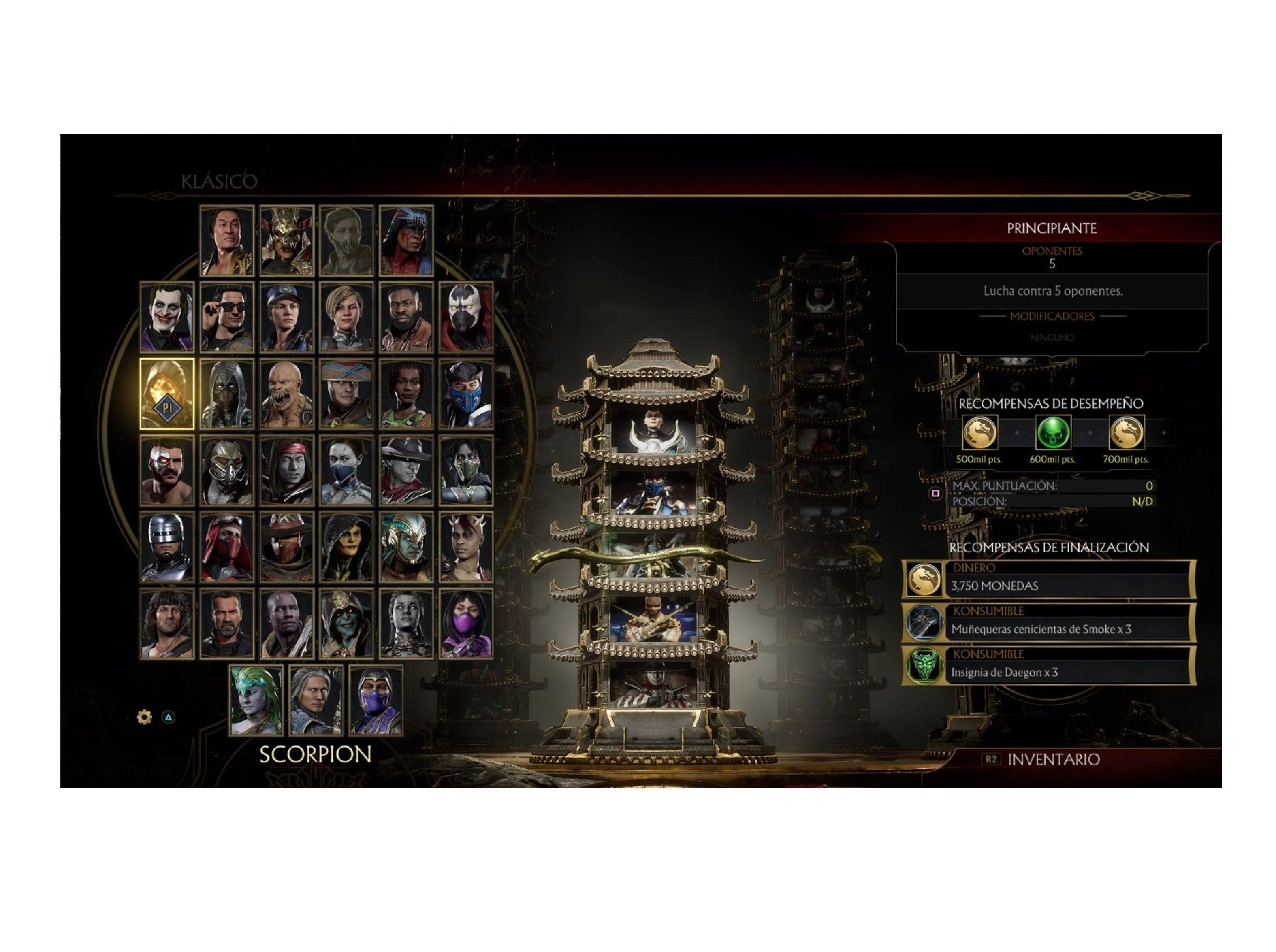Screen dimensions: 1276x952
Task: Pick Kano with the glowing red eye
Action: pos(166,470)
